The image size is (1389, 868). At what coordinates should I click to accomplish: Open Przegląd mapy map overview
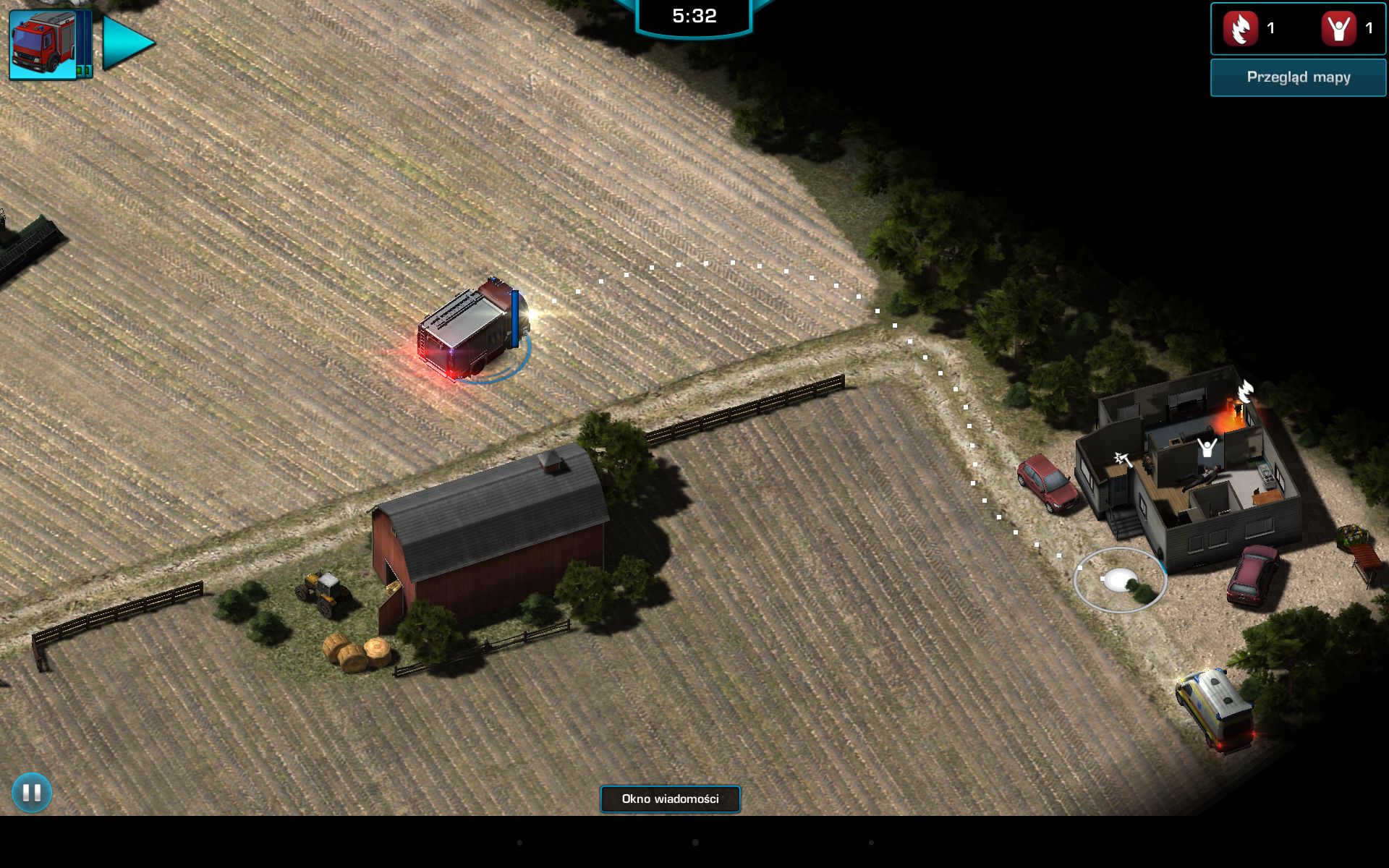coord(1298,77)
